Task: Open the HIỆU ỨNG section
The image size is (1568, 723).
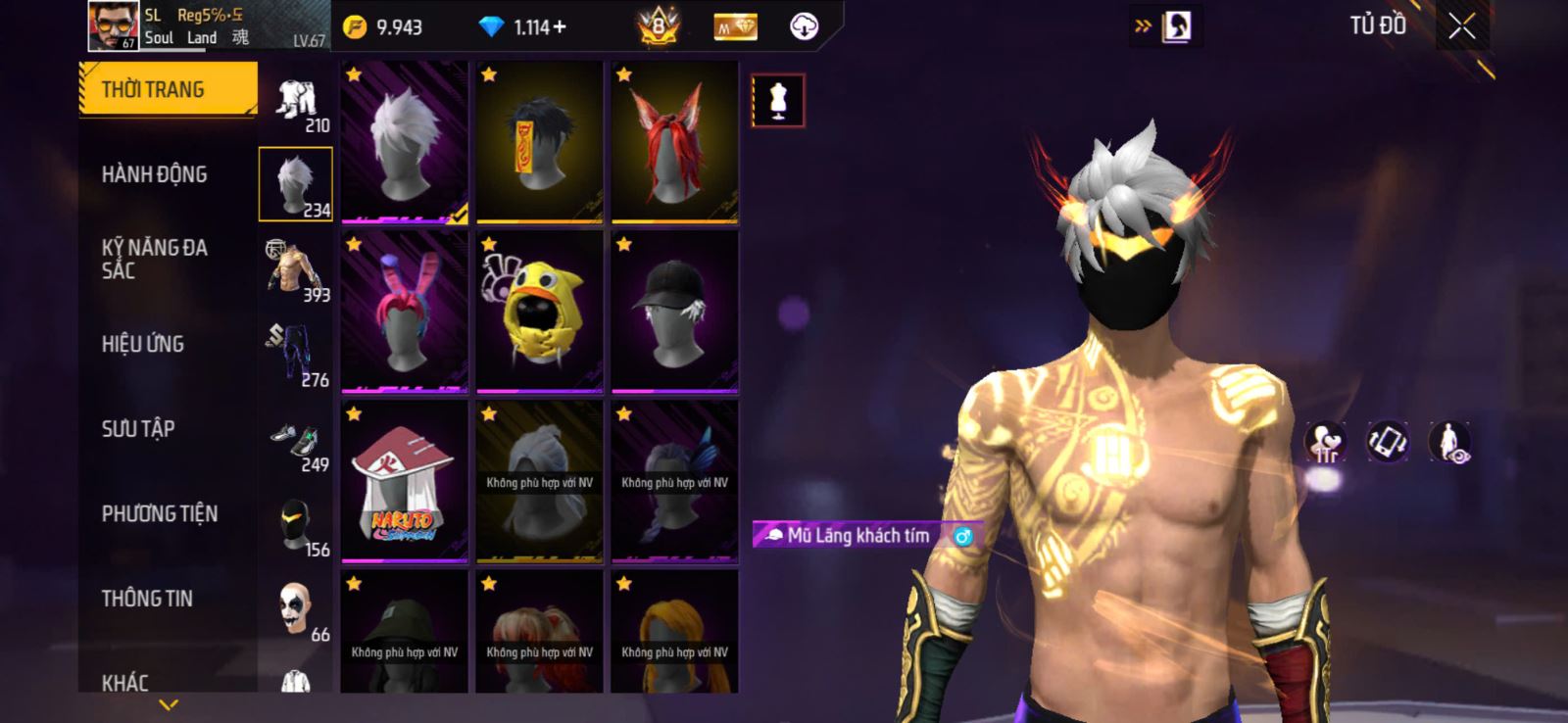Action: coord(143,344)
